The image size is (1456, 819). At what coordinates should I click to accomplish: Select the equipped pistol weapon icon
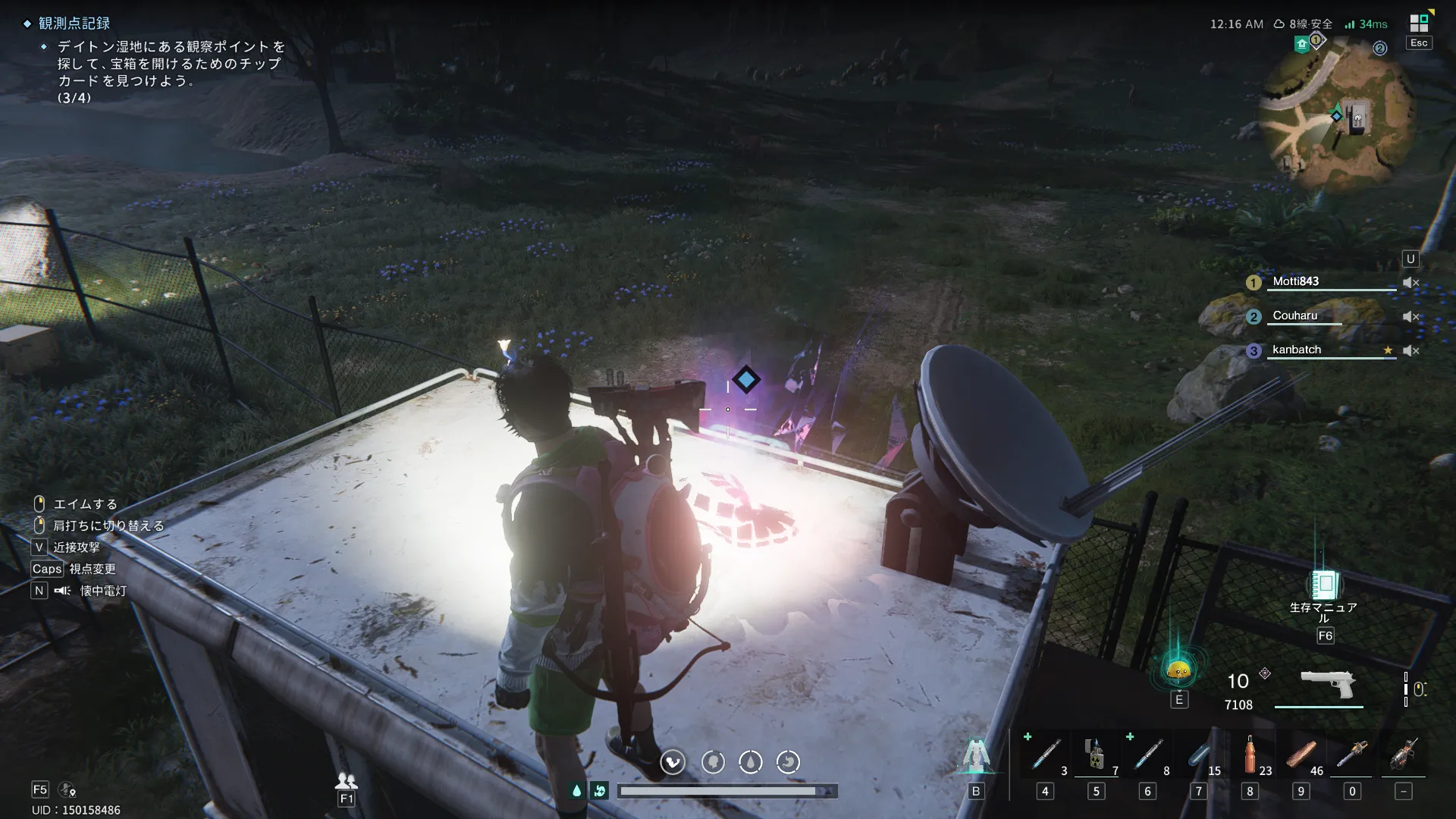click(x=1327, y=684)
